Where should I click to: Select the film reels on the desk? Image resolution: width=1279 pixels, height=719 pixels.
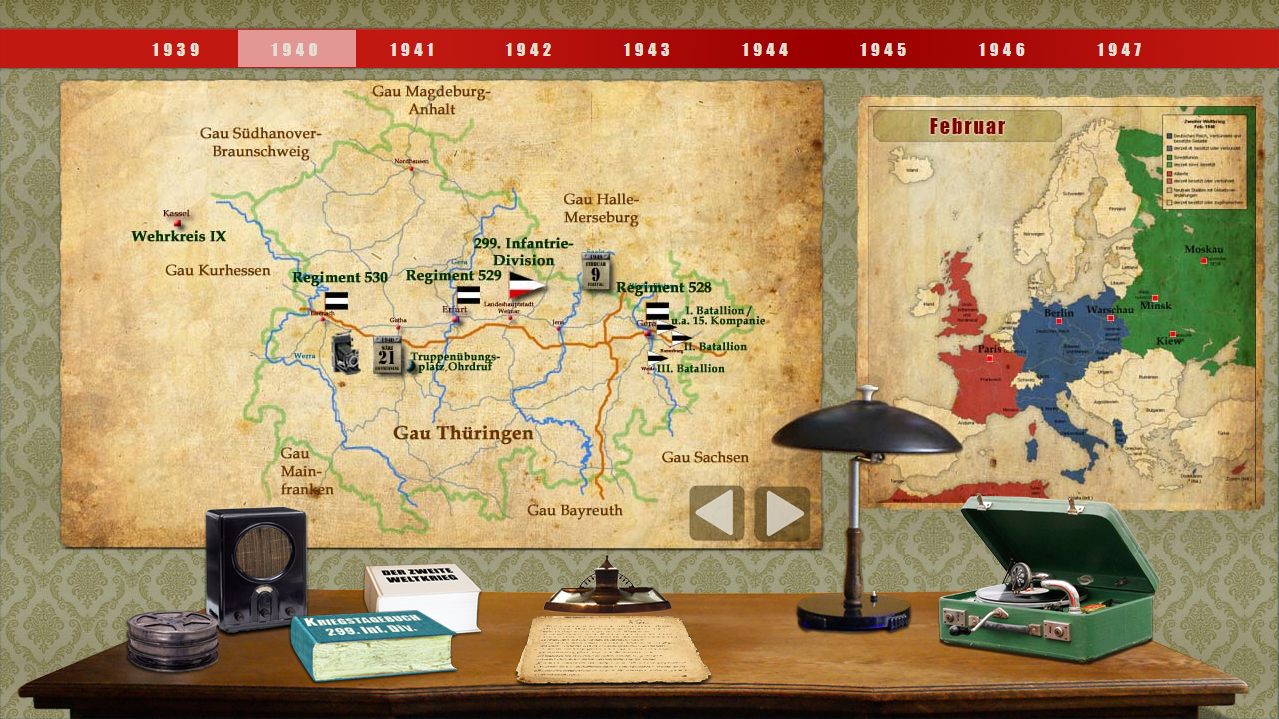[172, 640]
